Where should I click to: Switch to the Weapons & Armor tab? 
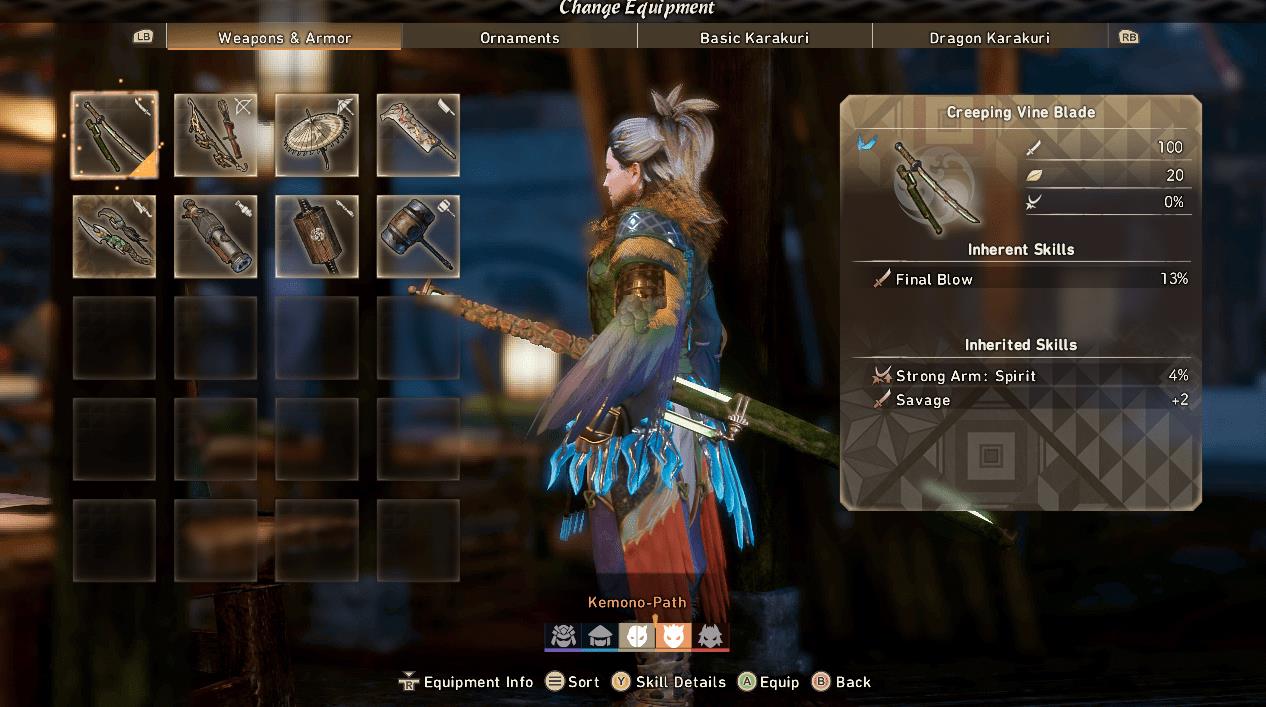pos(284,38)
